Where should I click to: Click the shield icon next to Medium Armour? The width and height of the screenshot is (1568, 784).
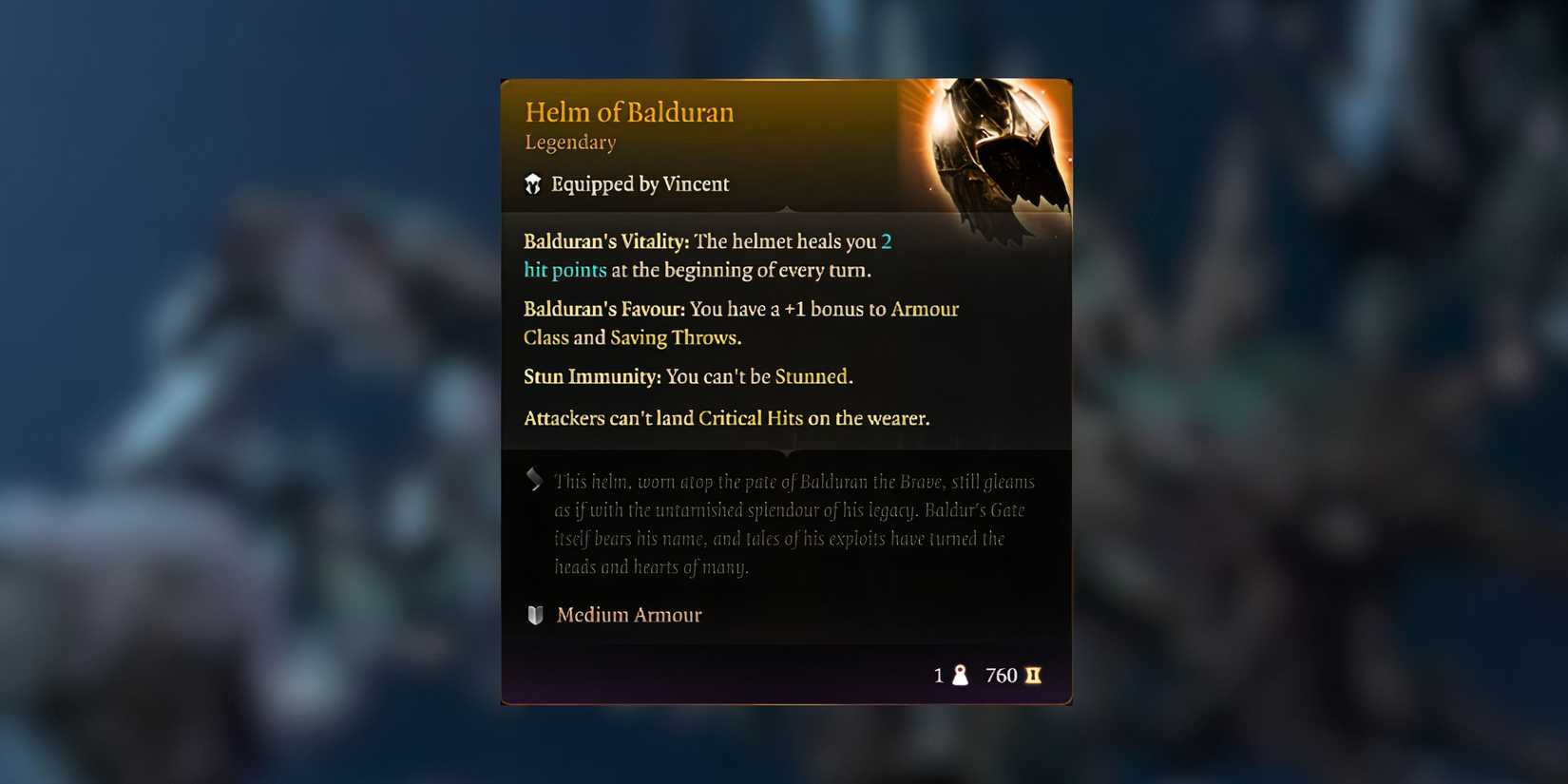click(x=534, y=615)
